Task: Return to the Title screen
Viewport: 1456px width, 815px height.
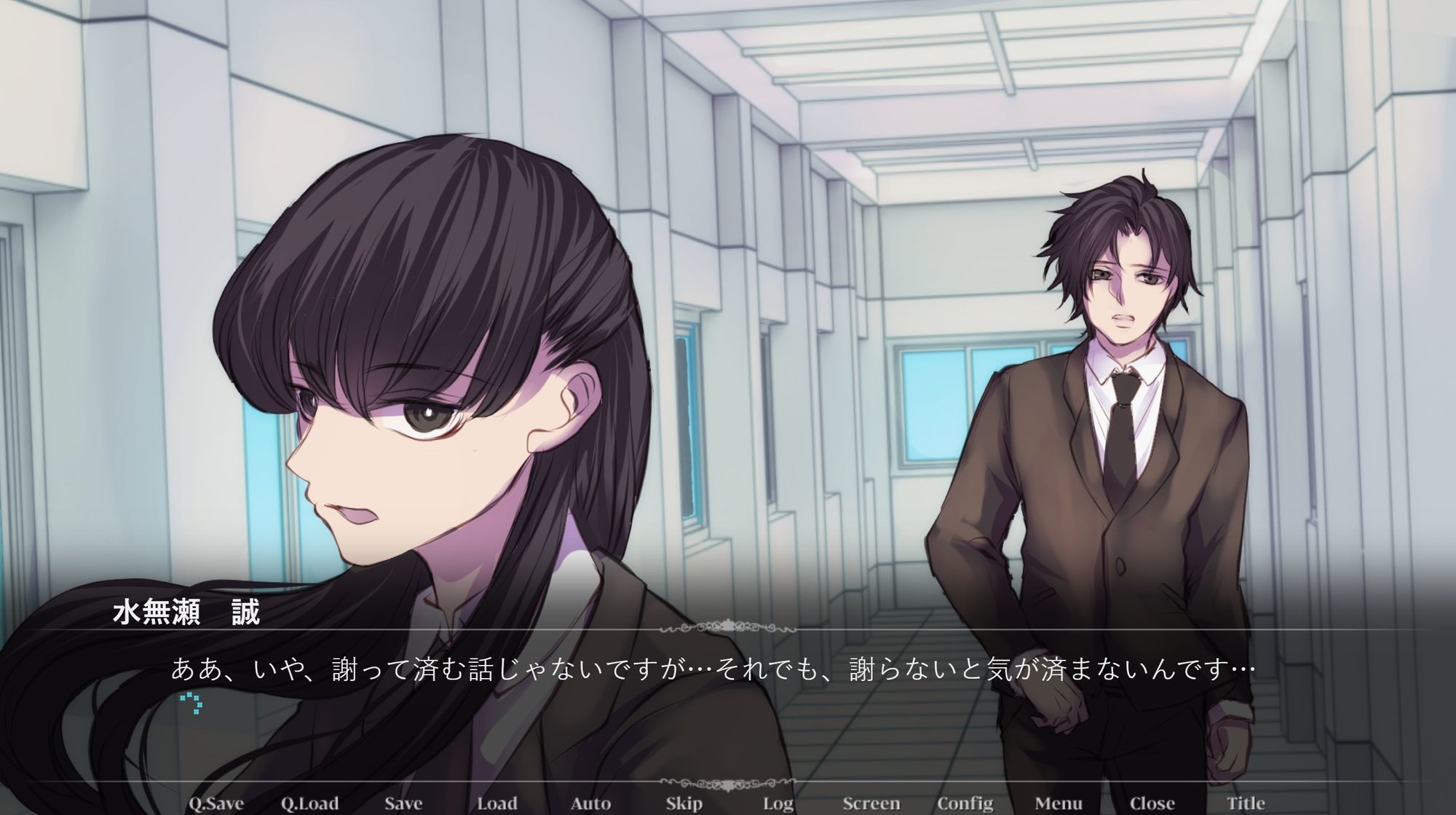Action: pos(1246,804)
